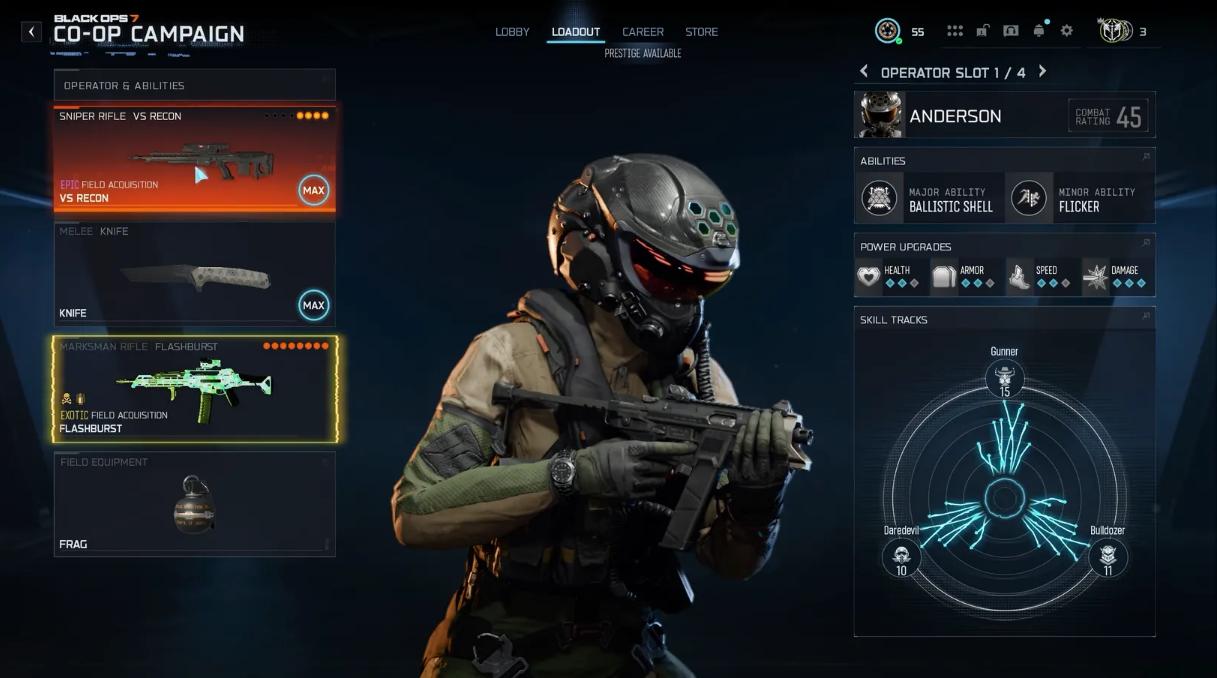Choose the Flashburst marksman rifle slot

pyautogui.click(x=195, y=389)
